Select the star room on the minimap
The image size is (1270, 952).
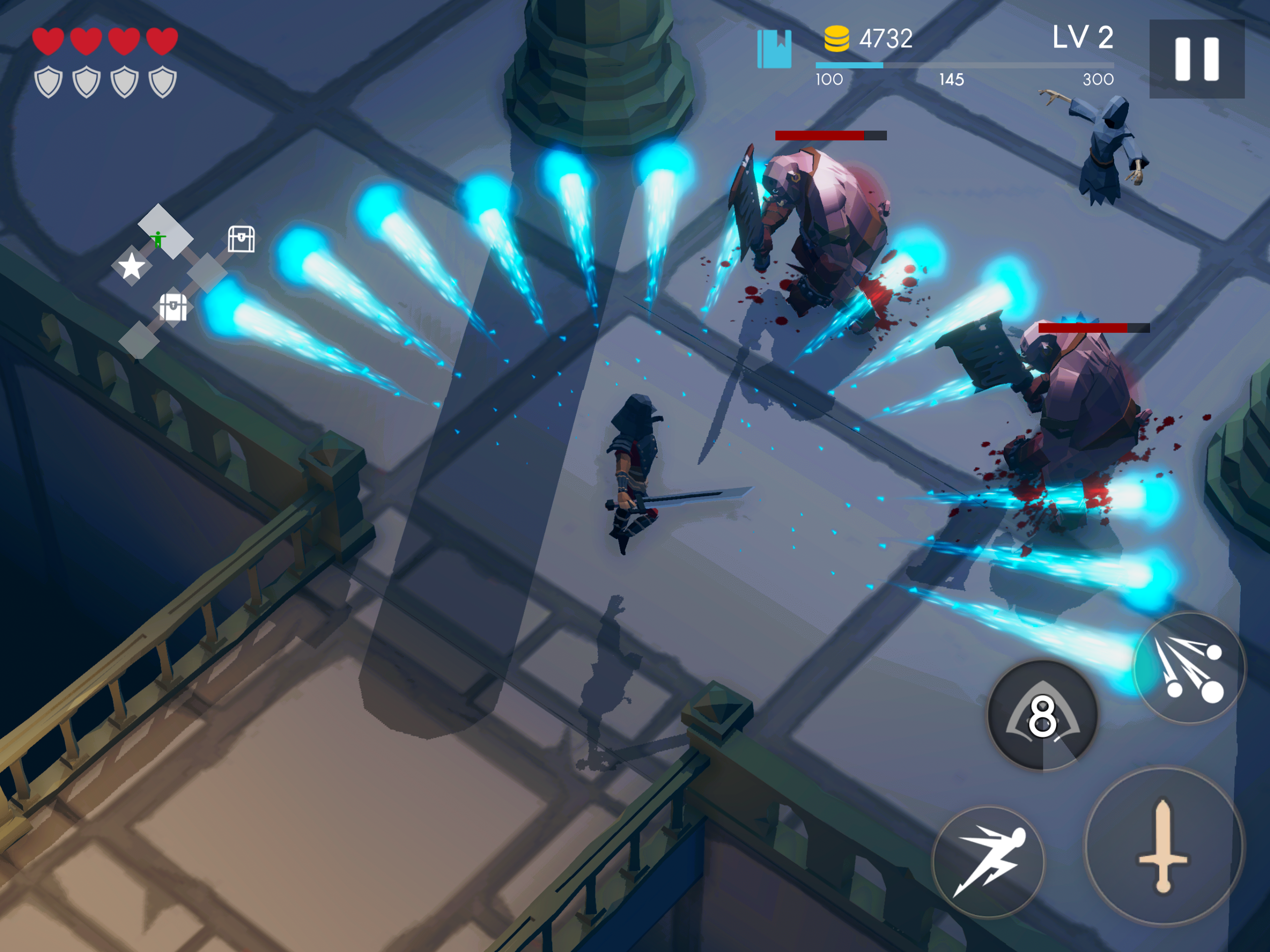(131, 266)
